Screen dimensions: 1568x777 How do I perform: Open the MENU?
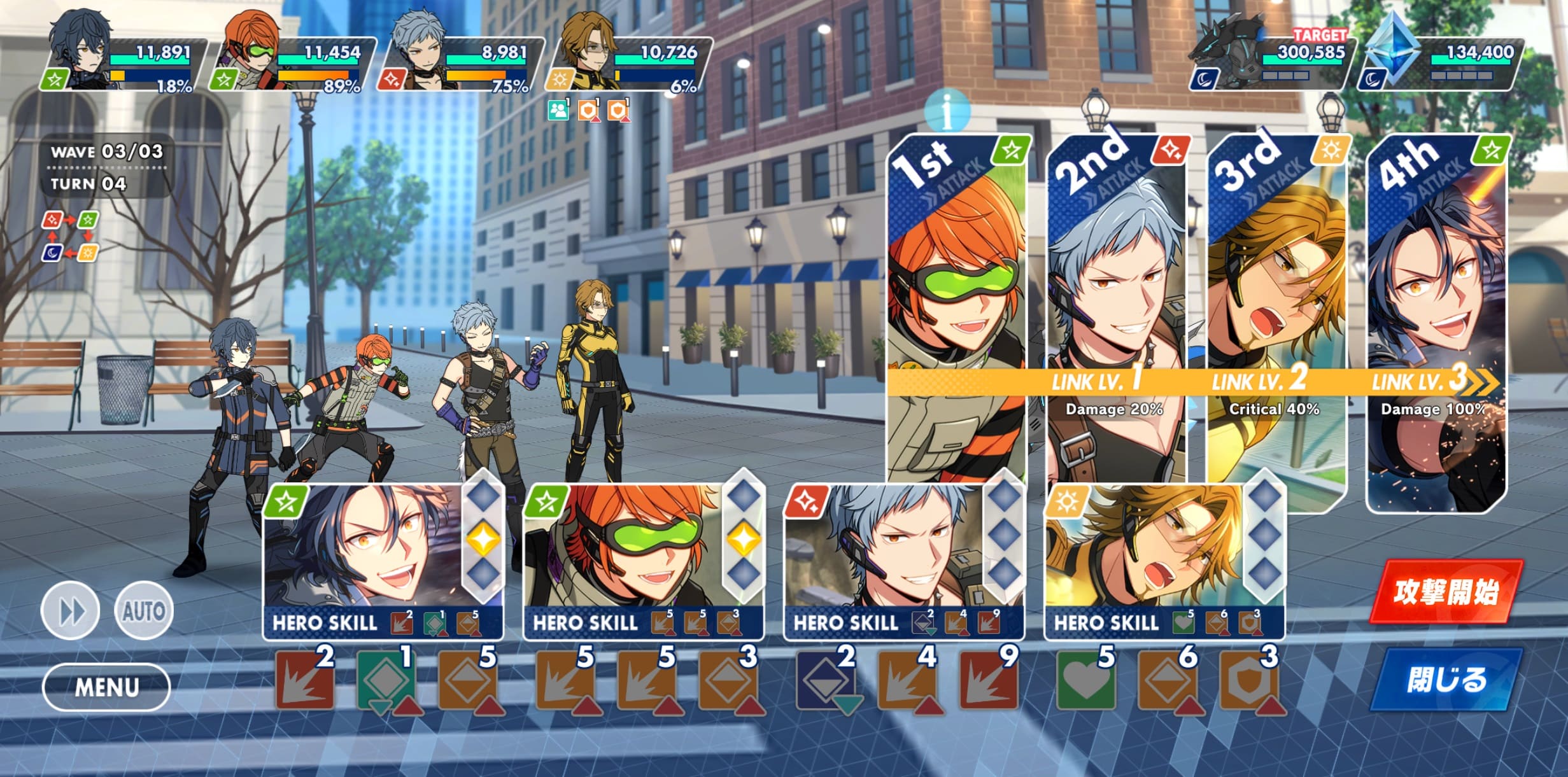106,687
